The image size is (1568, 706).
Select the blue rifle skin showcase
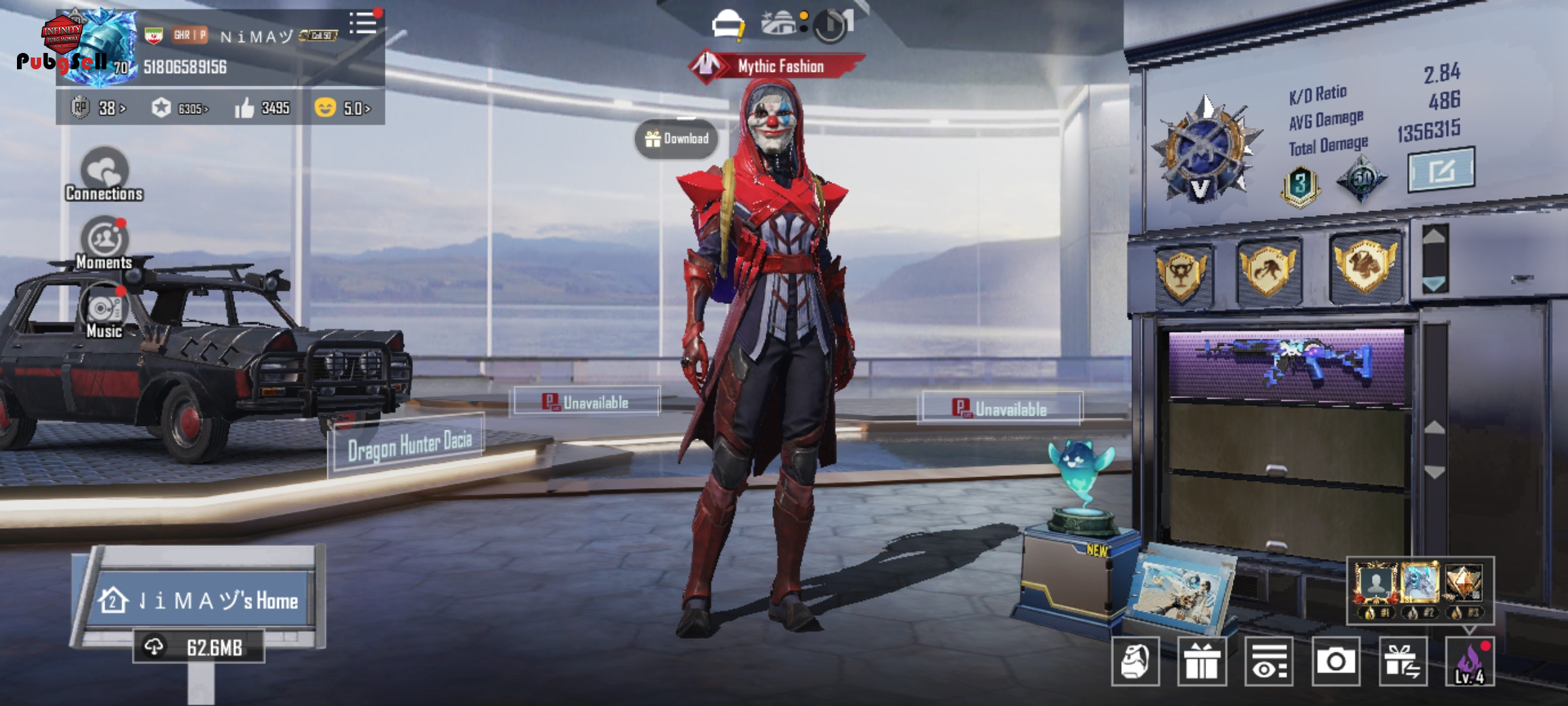pos(1286,365)
